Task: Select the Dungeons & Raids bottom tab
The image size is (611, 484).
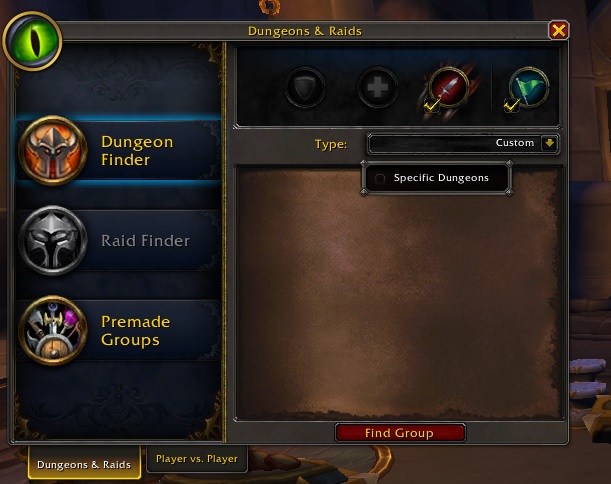Action: 84,464
